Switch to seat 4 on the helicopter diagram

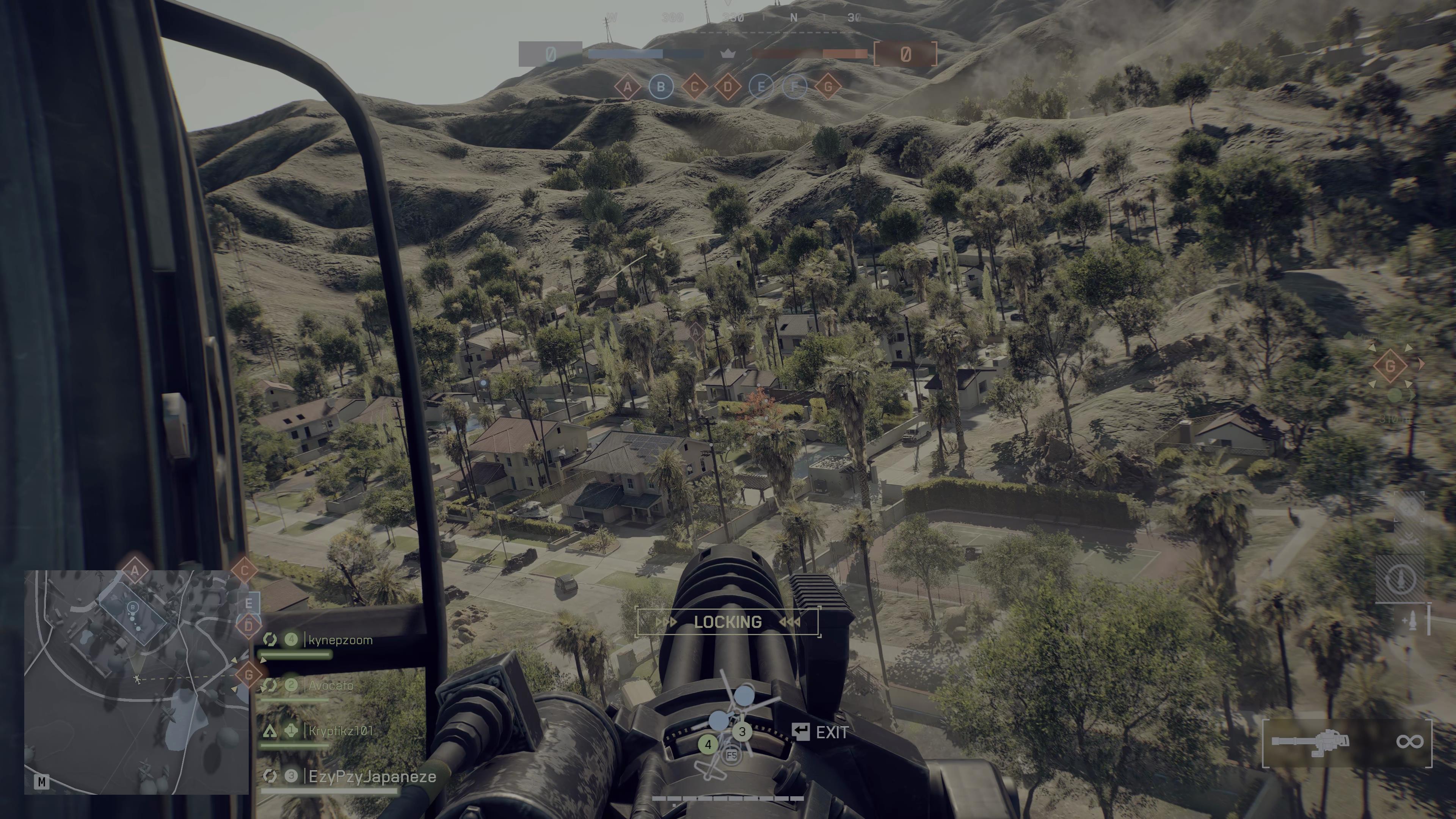(x=708, y=744)
